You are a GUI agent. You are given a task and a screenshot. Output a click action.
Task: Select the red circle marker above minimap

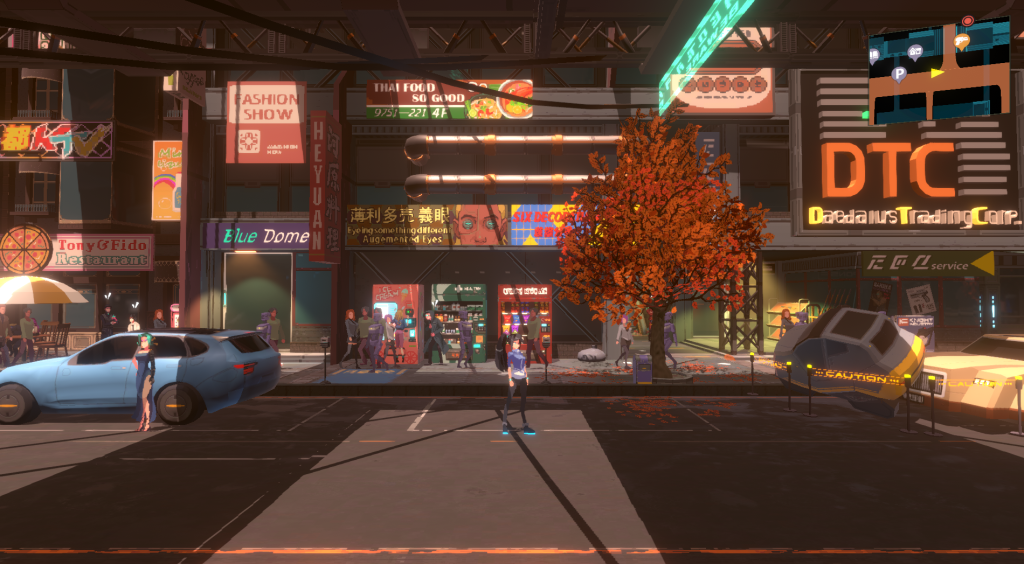point(968,20)
